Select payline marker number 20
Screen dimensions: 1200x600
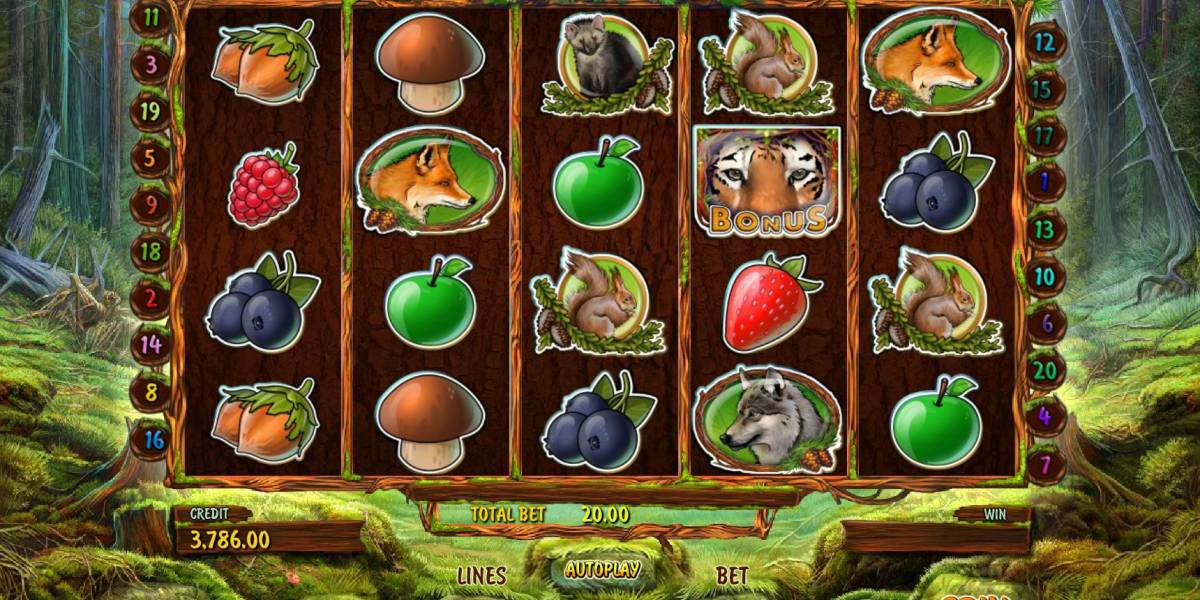coord(1047,368)
